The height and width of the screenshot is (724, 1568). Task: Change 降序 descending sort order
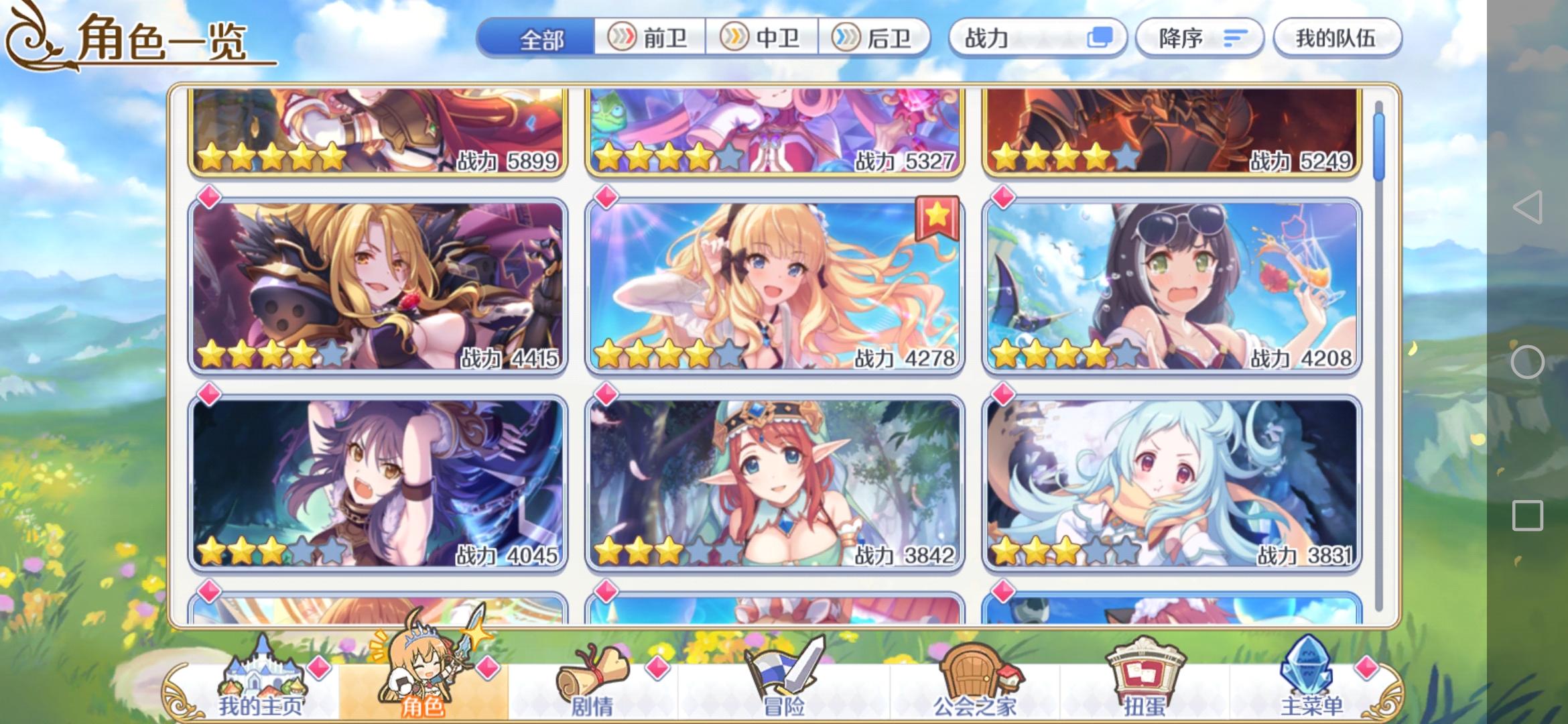point(1199,38)
